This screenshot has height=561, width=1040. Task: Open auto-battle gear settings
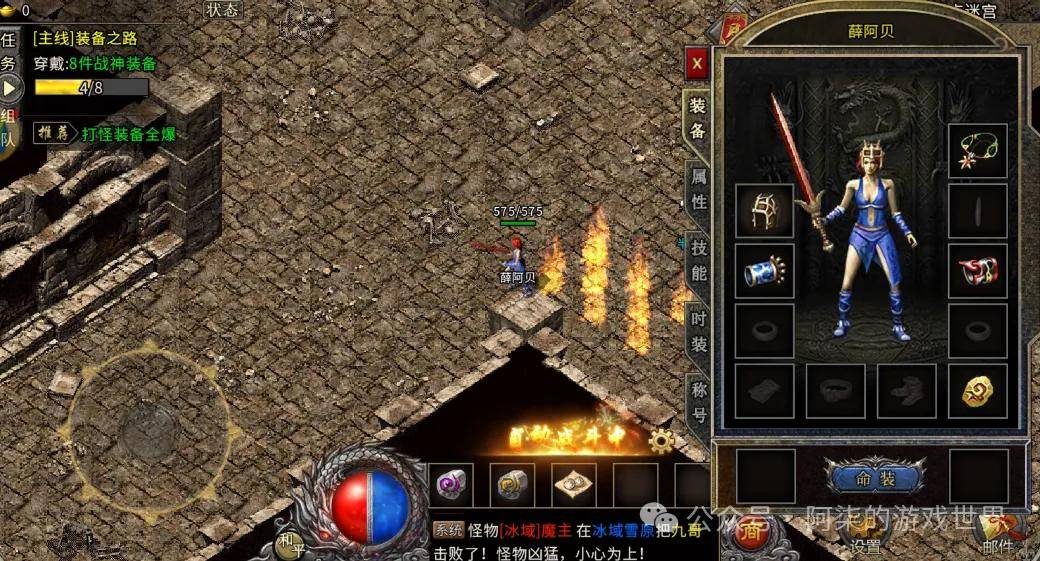pyautogui.click(x=661, y=440)
